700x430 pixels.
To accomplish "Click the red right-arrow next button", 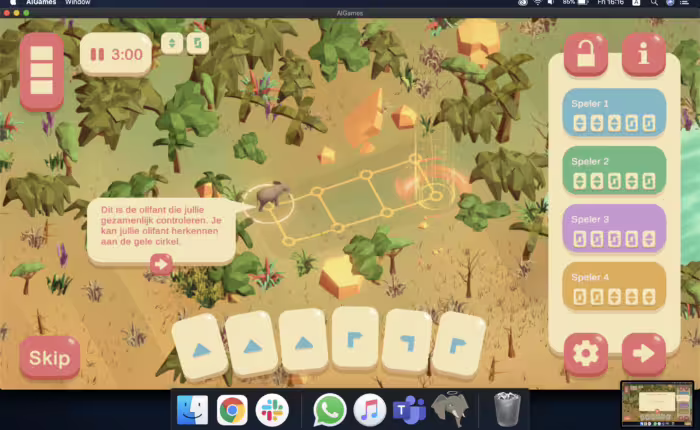I will click(643, 353).
